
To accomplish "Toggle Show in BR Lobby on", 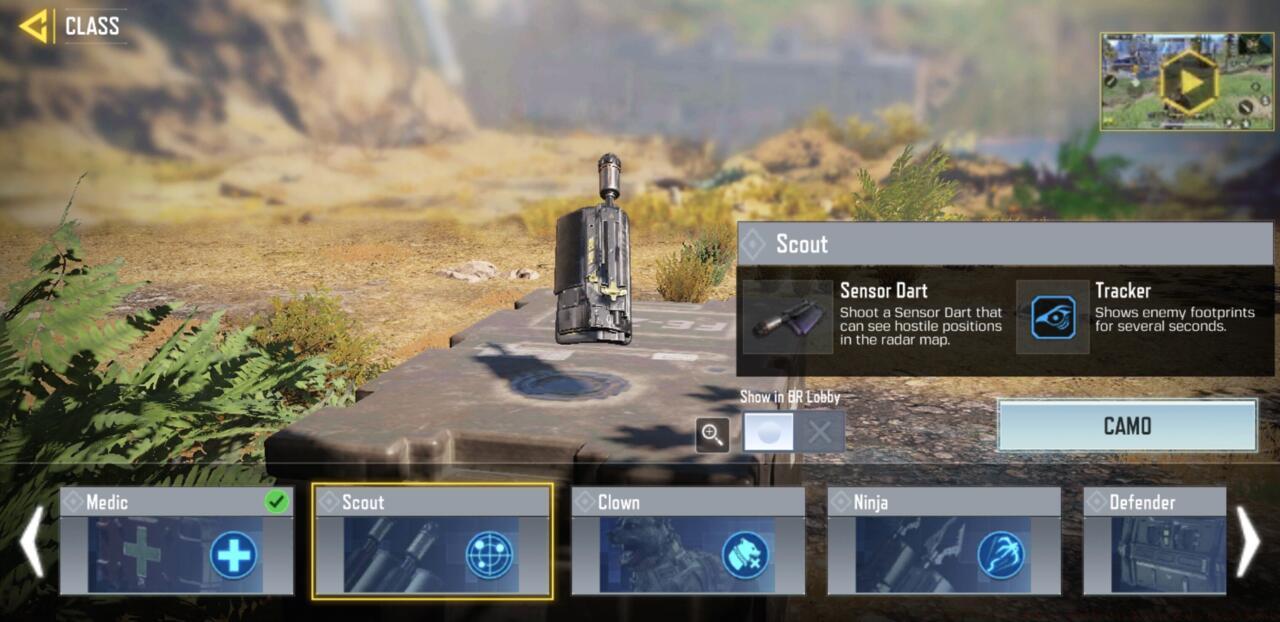I will click(x=769, y=432).
